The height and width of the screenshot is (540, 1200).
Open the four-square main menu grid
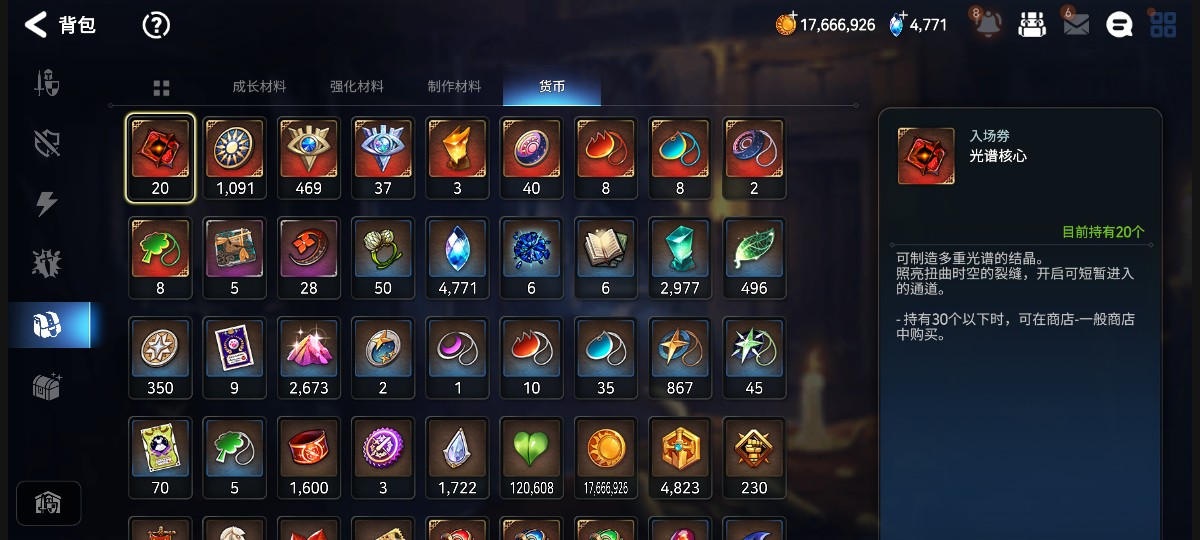[1163, 25]
